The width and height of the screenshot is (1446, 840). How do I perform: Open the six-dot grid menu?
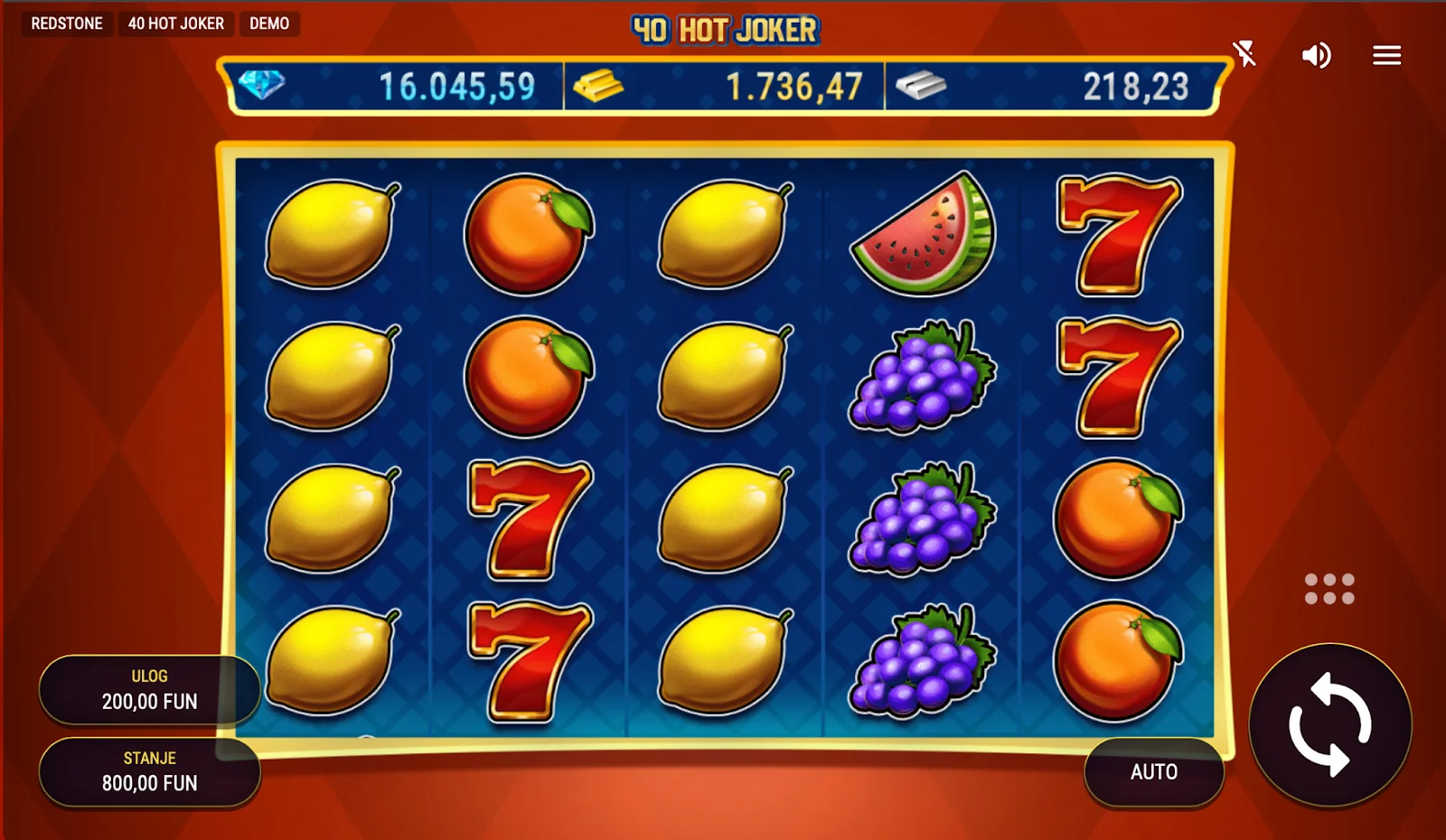coord(1329,589)
